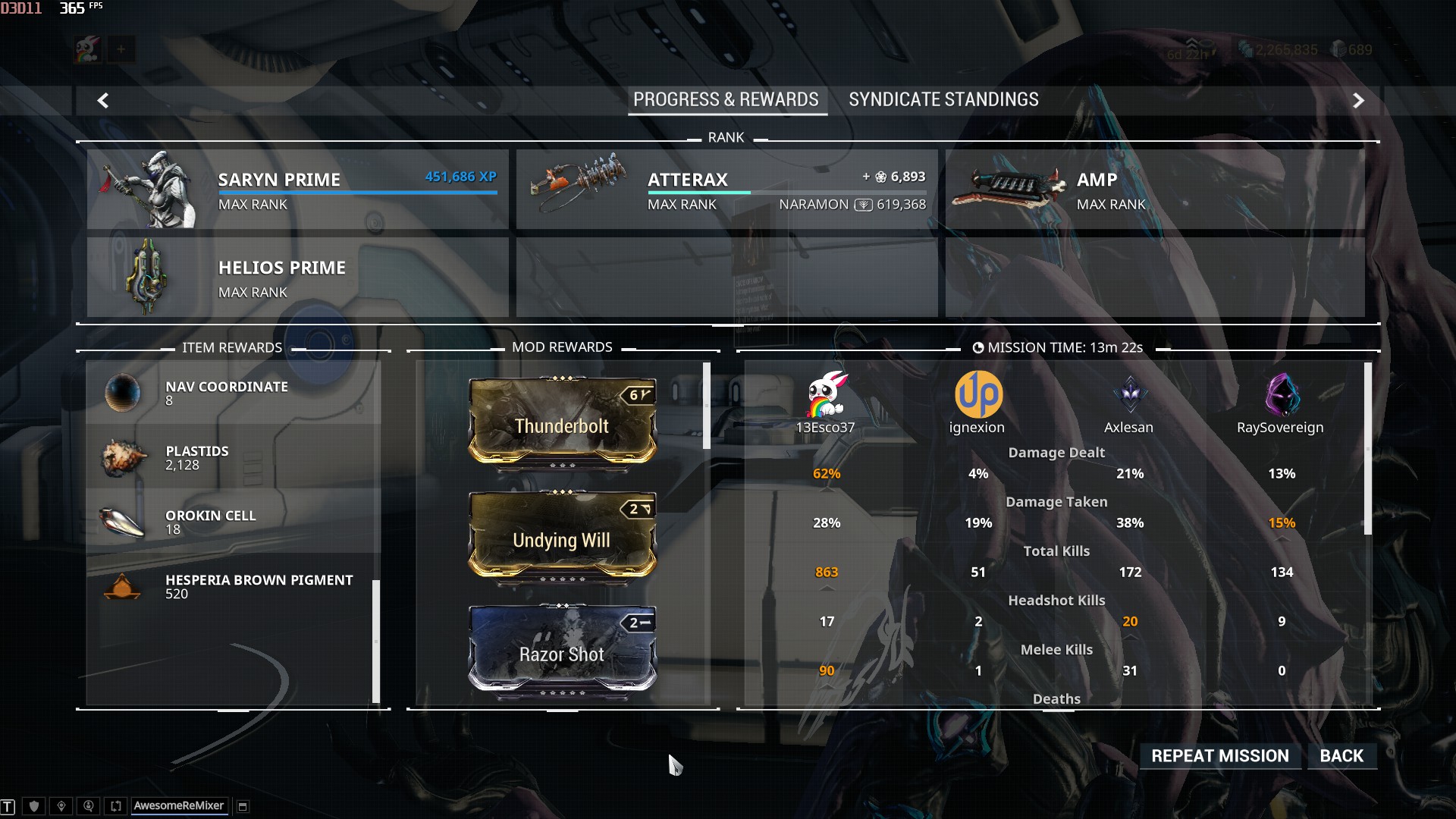Select the Helios Prime sentinel panel
Viewport: 1456px width, 819px height.
pyautogui.click(x=297, y=278)
